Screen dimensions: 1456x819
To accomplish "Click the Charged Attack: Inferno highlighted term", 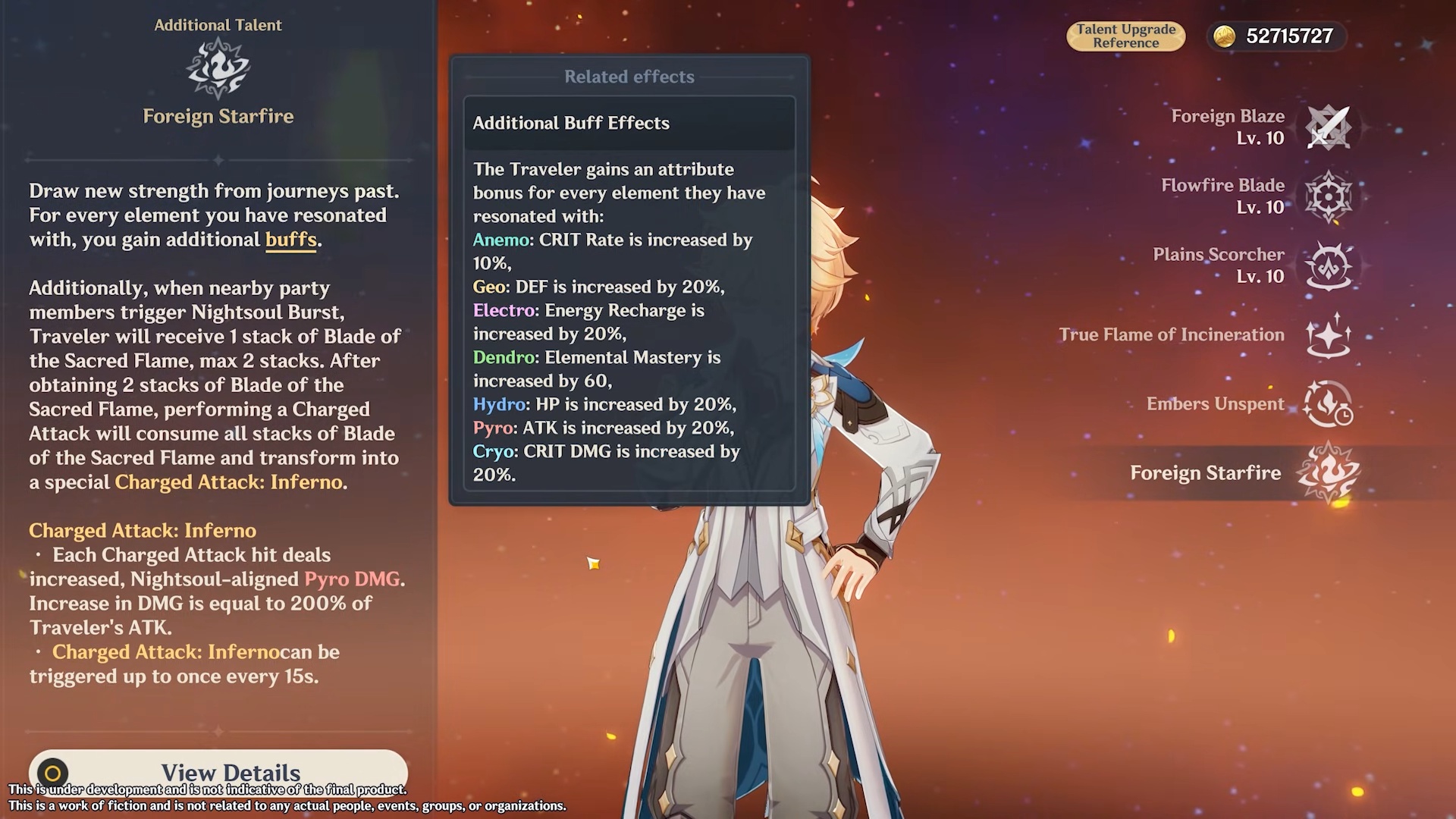I will 228,482.
